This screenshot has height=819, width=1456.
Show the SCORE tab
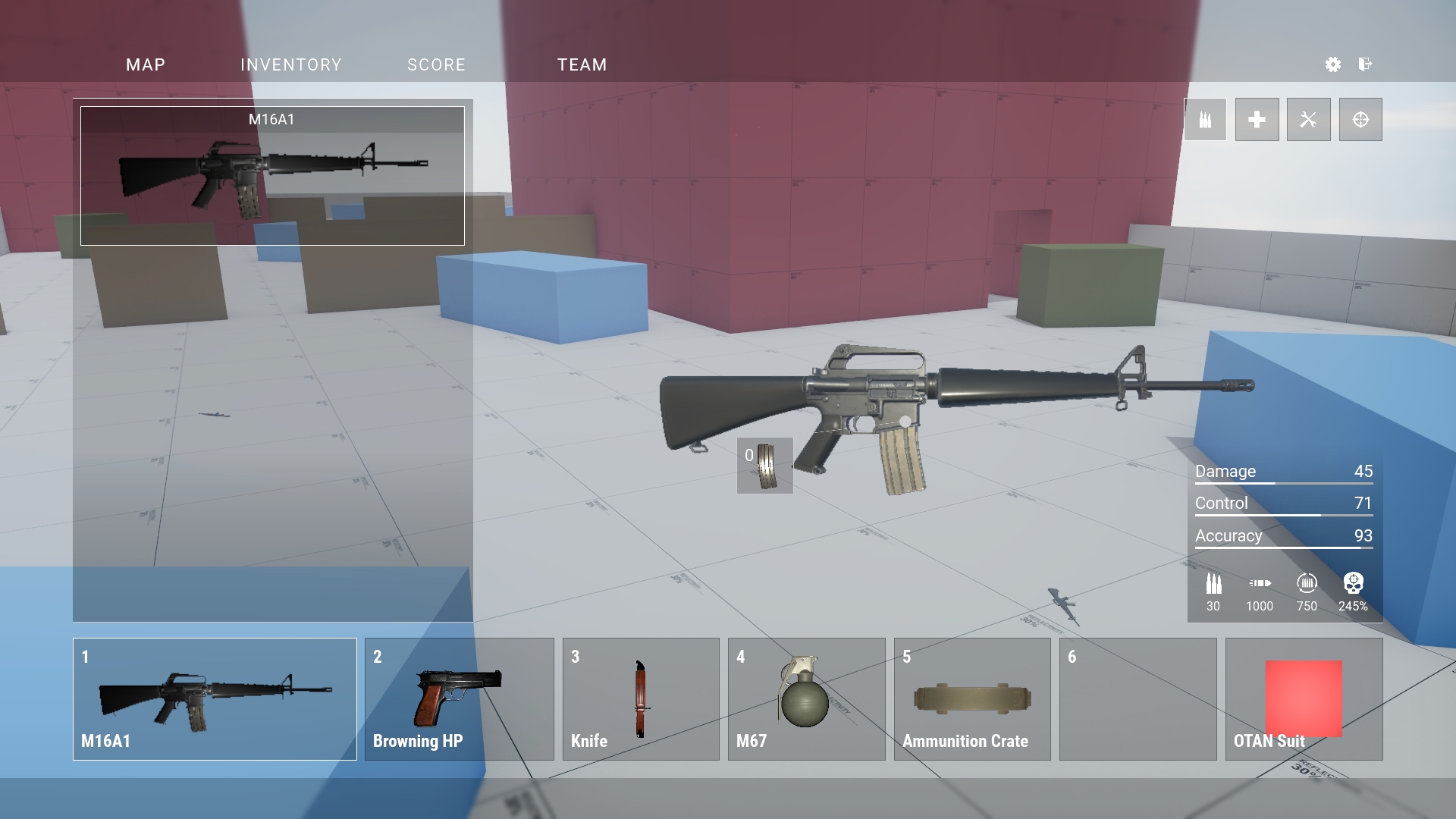coord(436,65)
